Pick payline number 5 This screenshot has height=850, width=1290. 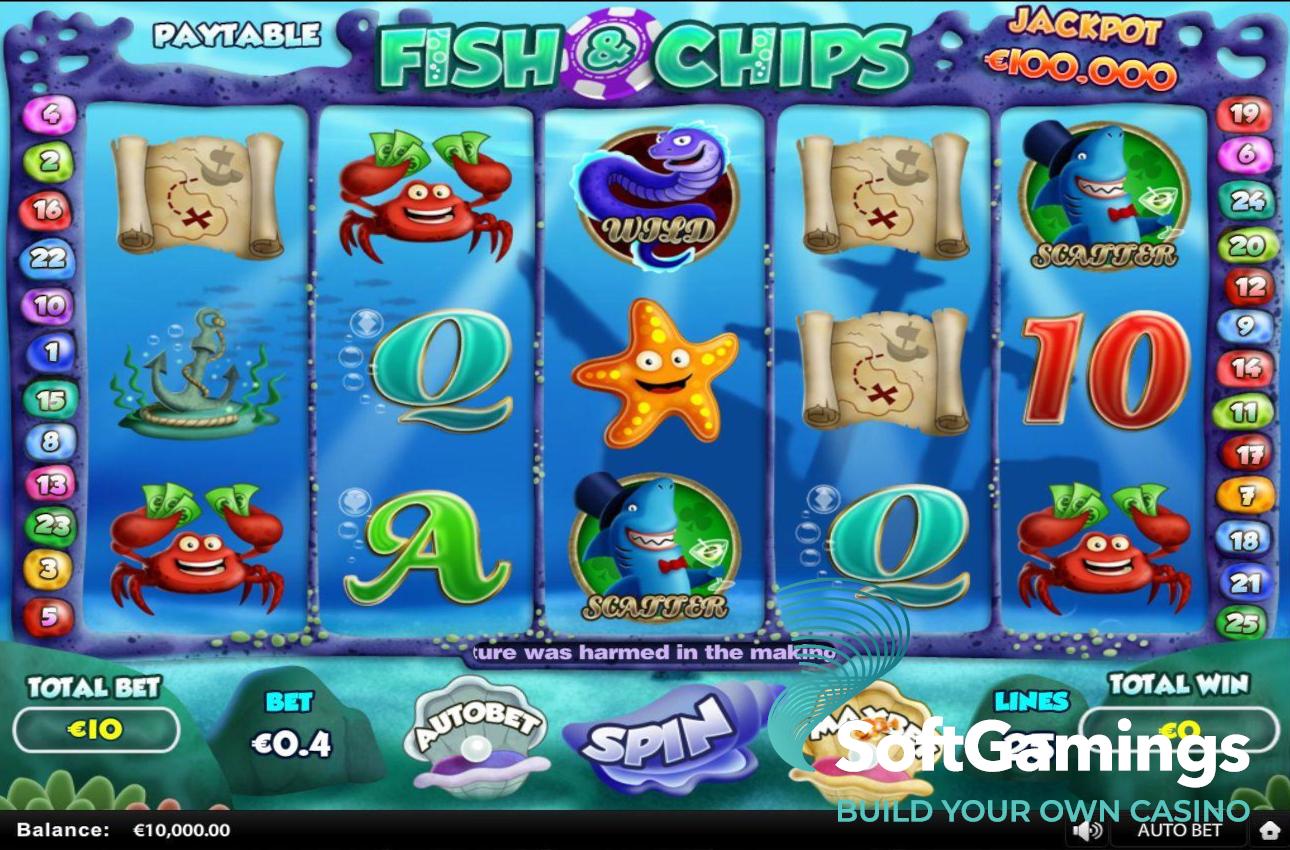pos(49,617)
